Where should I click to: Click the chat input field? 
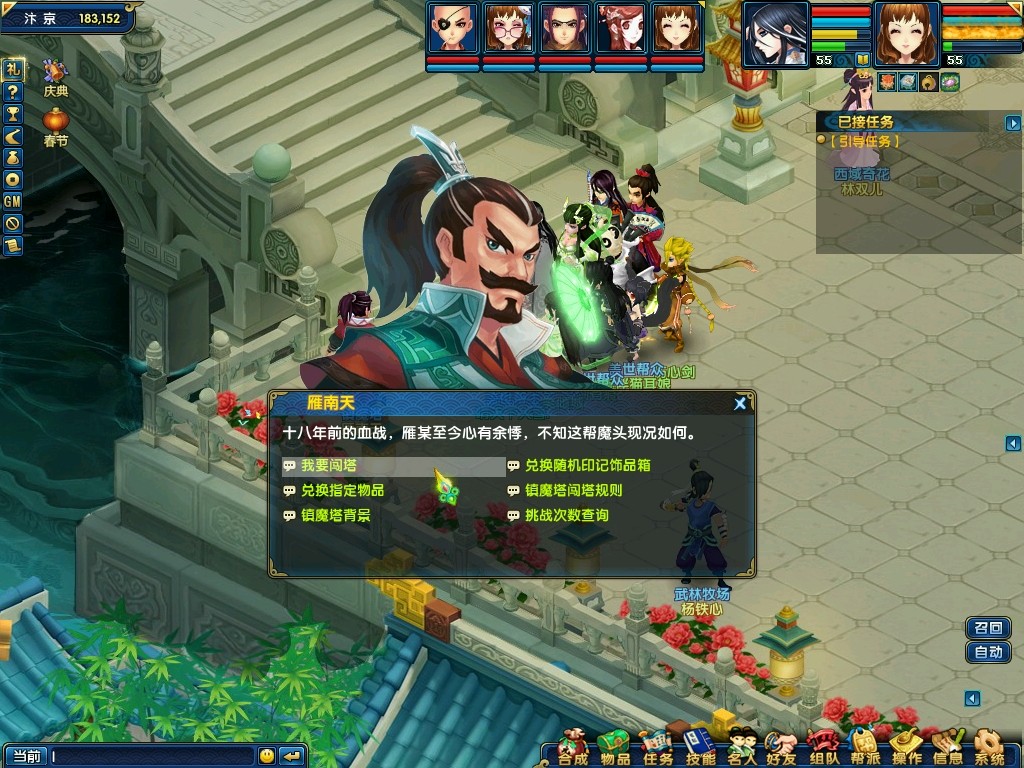click(x=150, y=756)
